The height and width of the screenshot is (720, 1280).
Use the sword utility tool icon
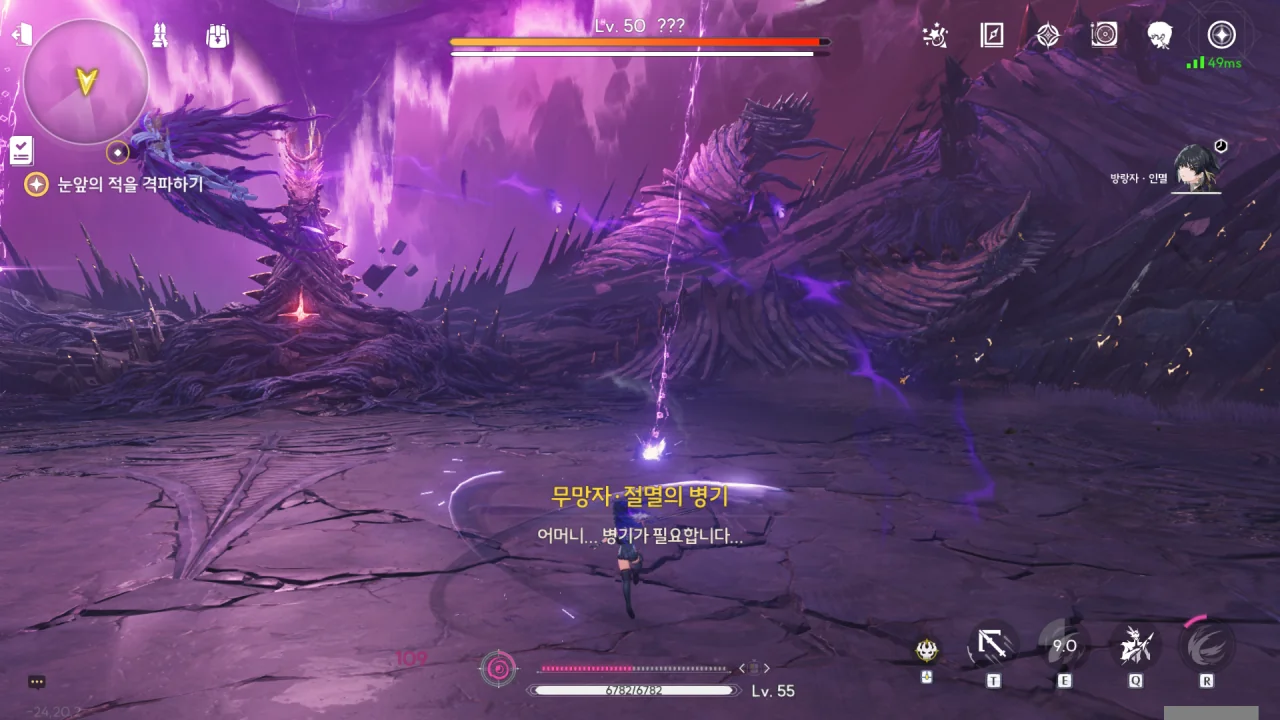[993, 646]
